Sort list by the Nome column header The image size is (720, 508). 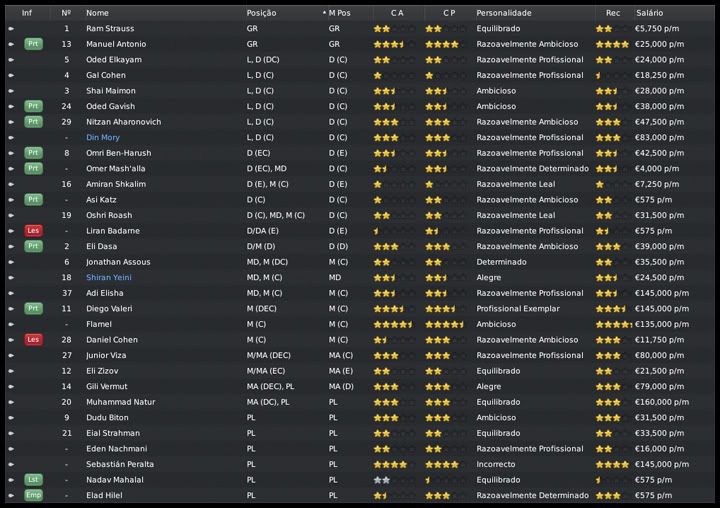(x=97, y=13)
